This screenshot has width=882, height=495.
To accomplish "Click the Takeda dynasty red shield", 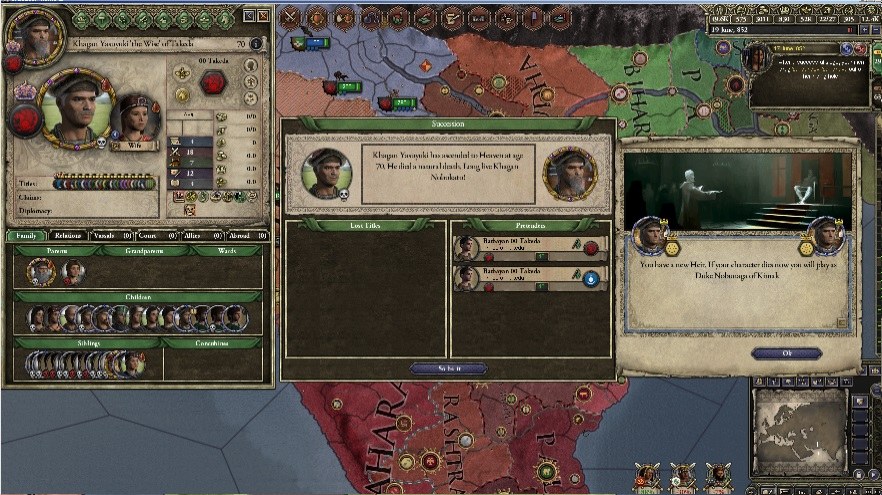I will pyautogui.click(x=212, y=83).
